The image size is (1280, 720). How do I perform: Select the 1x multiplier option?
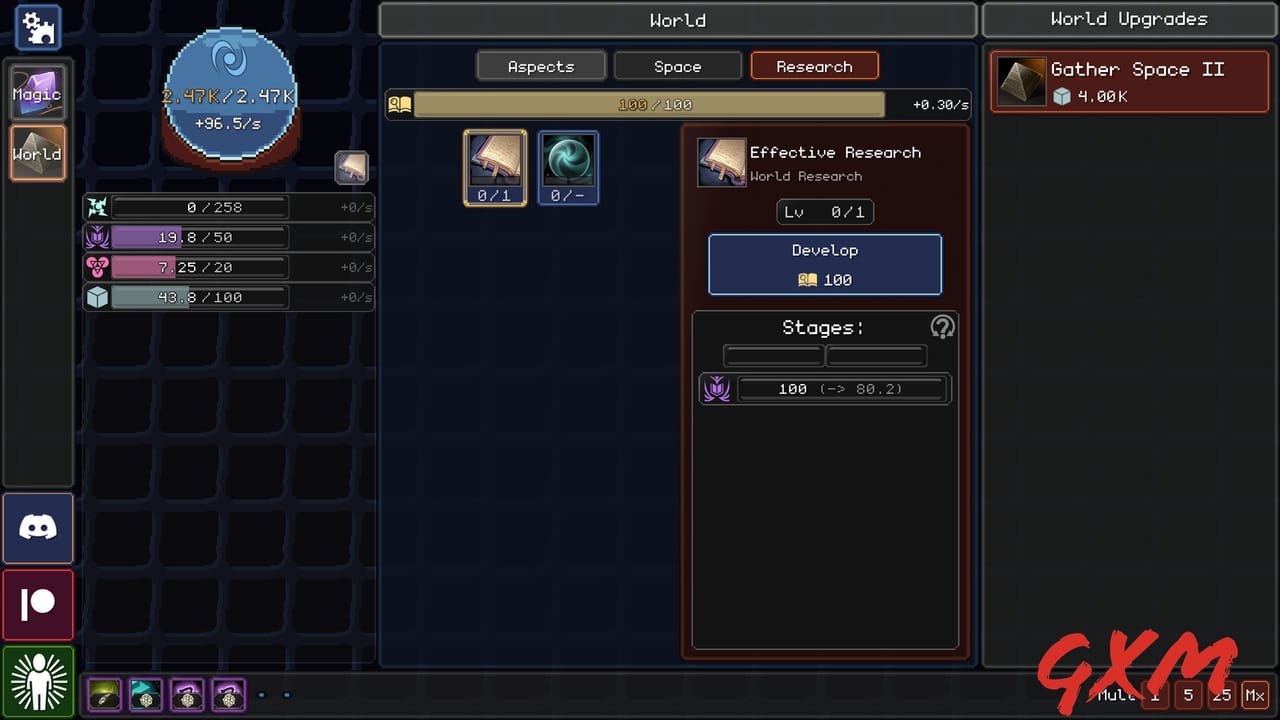(1155, 694)
